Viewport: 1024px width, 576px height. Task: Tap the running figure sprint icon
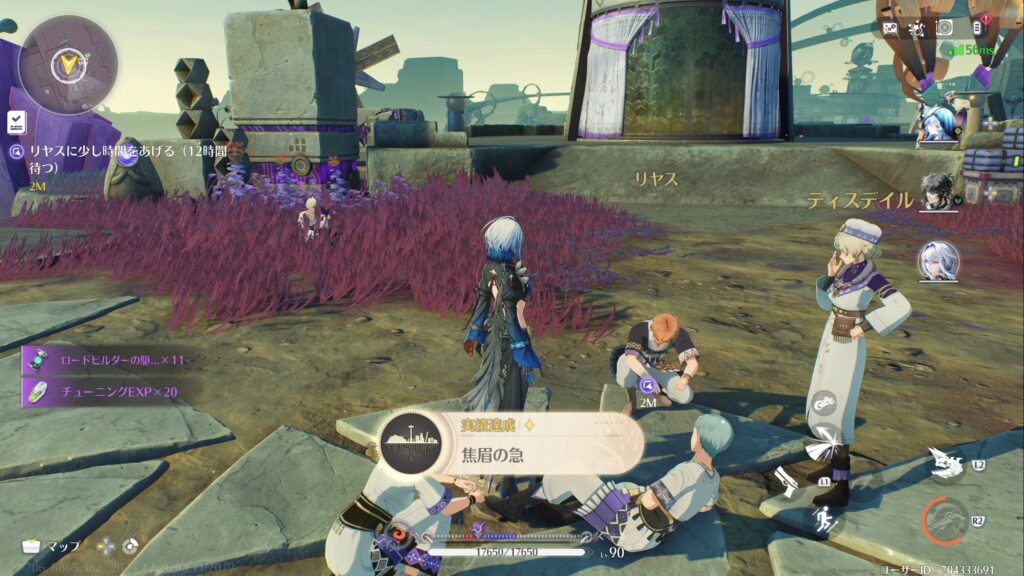pos(826,518)
